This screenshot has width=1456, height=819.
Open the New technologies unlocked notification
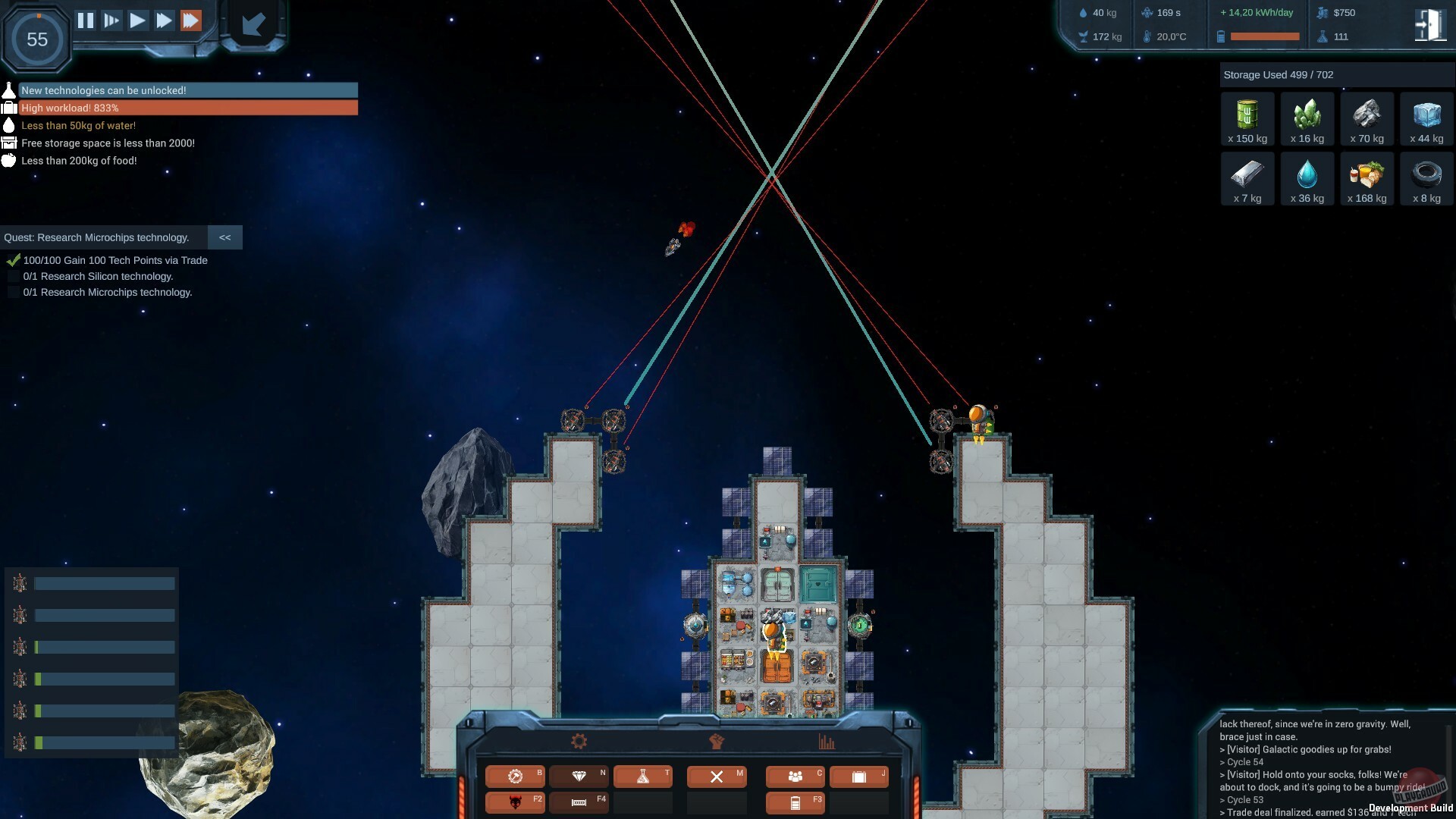(x=182, y=90)
